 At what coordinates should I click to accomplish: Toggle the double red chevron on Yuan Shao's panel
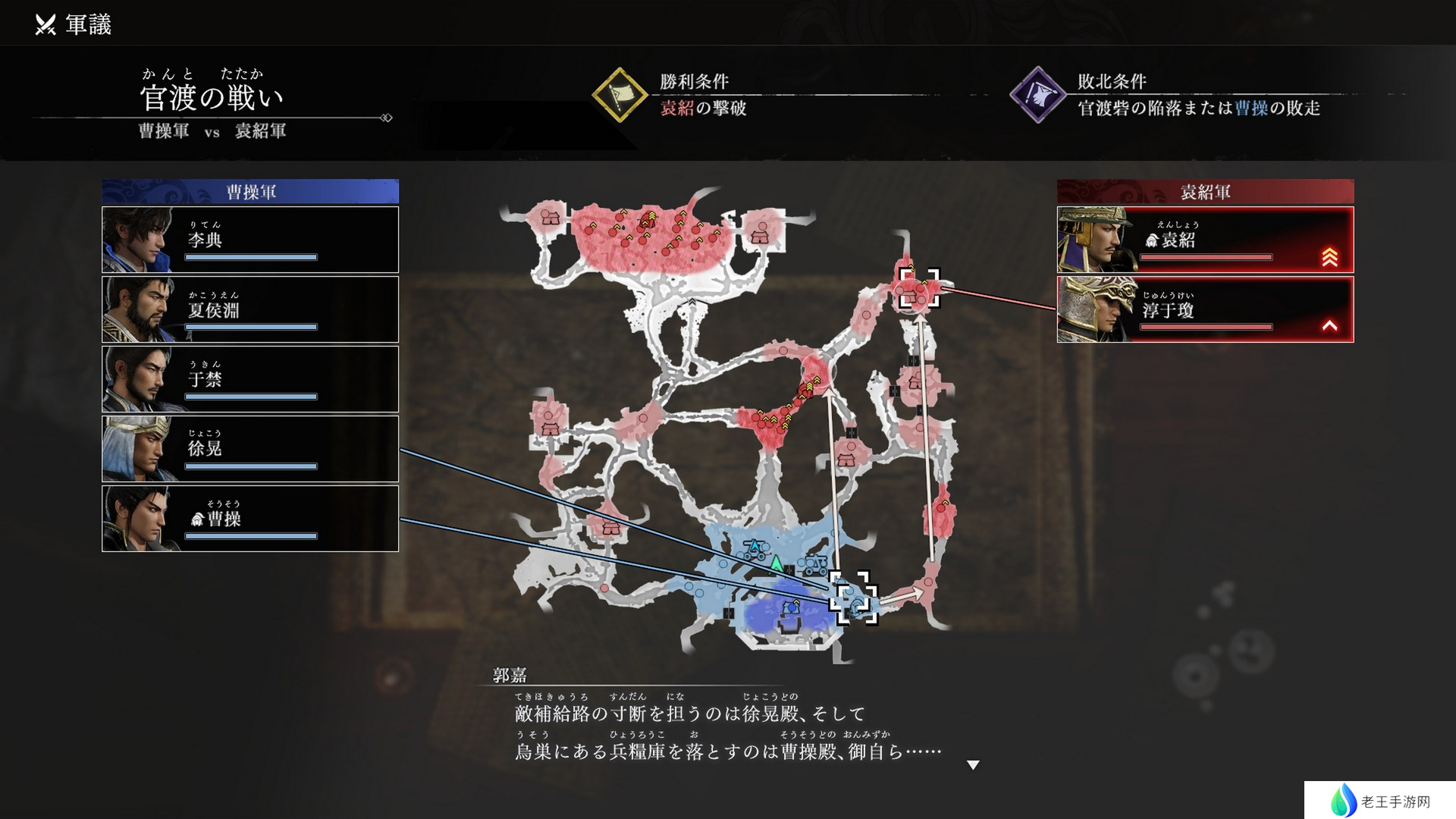click(x=1331, y=256)
